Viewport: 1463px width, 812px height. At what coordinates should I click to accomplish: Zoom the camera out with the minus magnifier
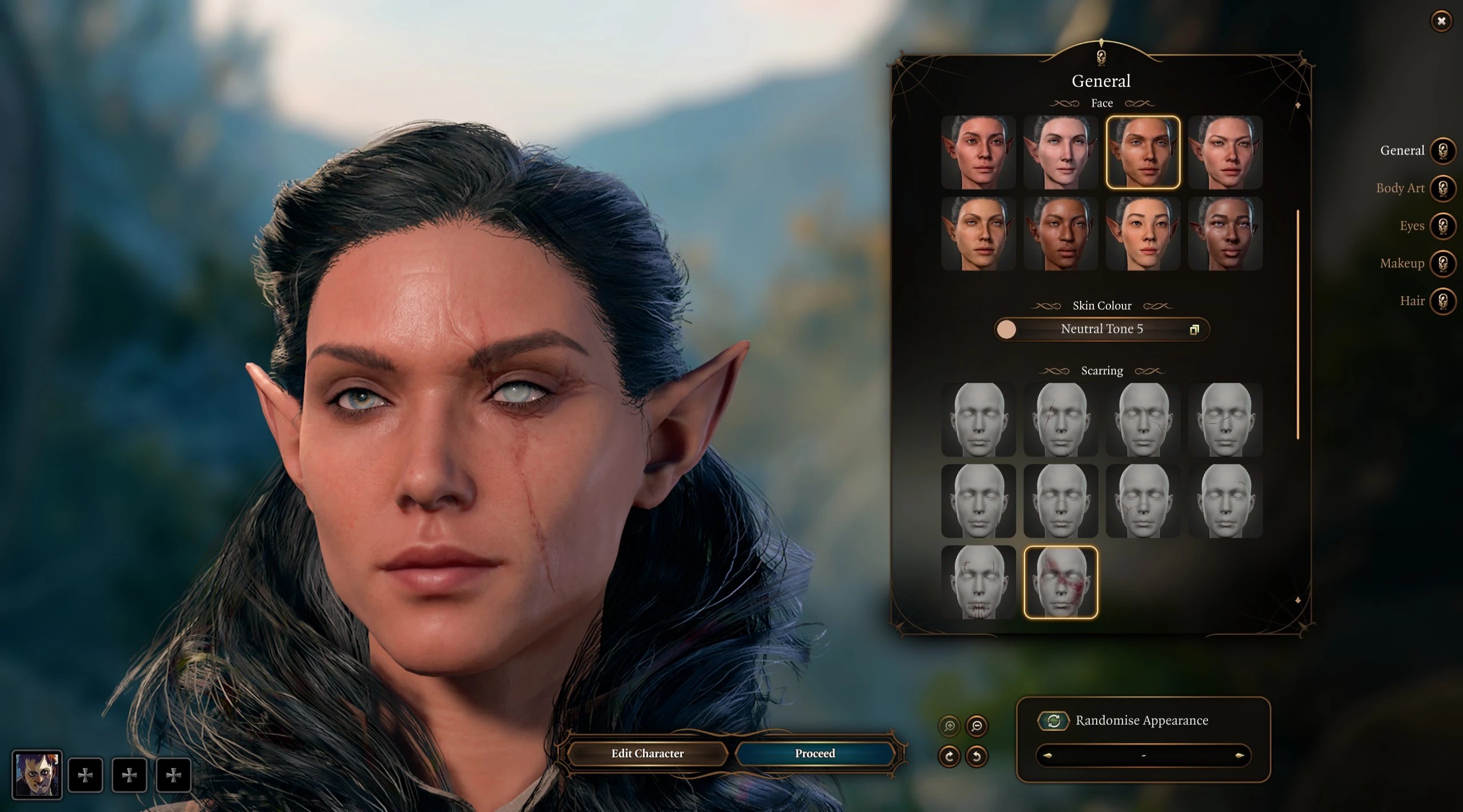[x=977, y=726]
